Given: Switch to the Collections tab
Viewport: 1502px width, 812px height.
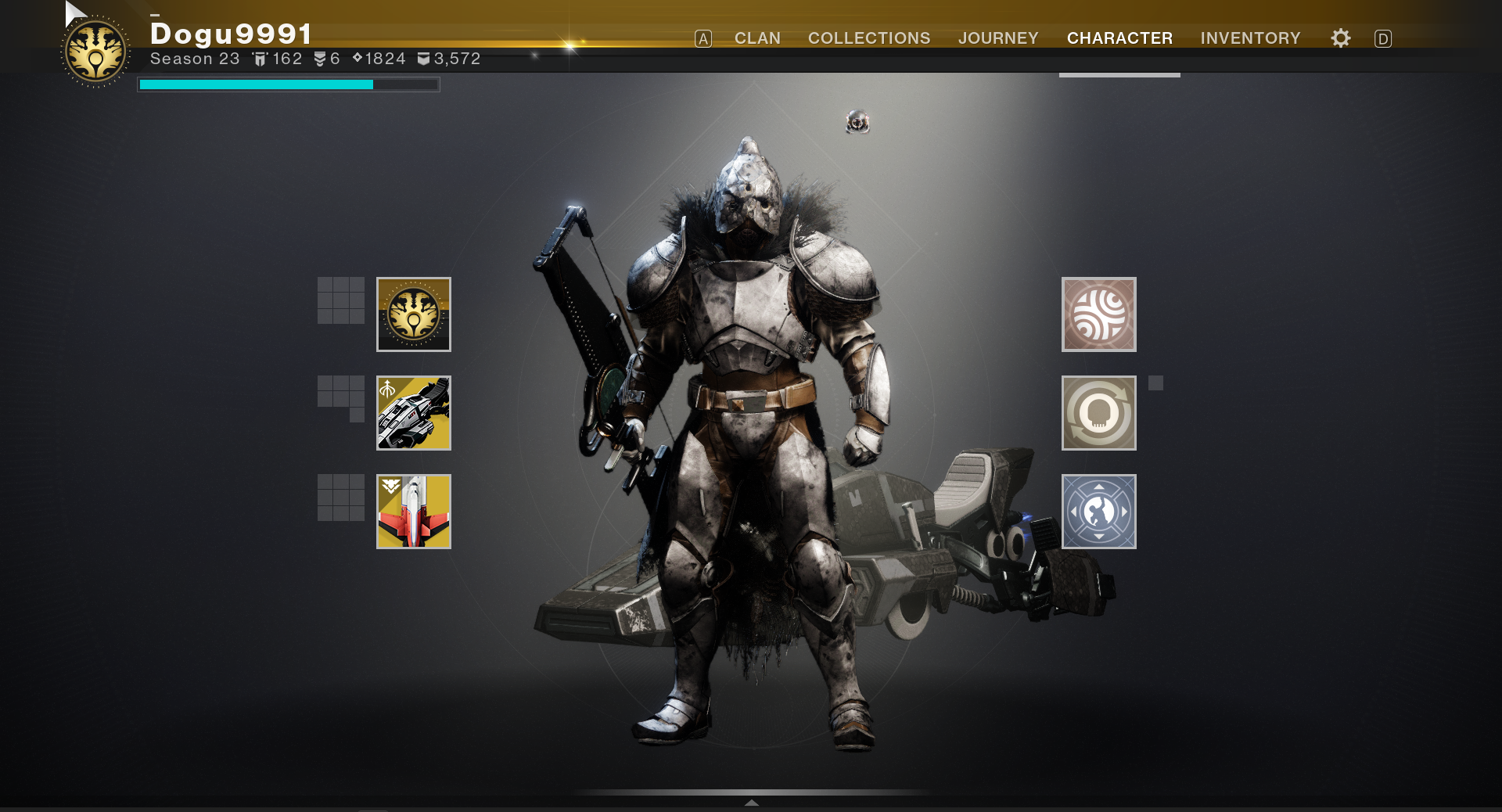Looking at the screenshot, I should 868,38.
